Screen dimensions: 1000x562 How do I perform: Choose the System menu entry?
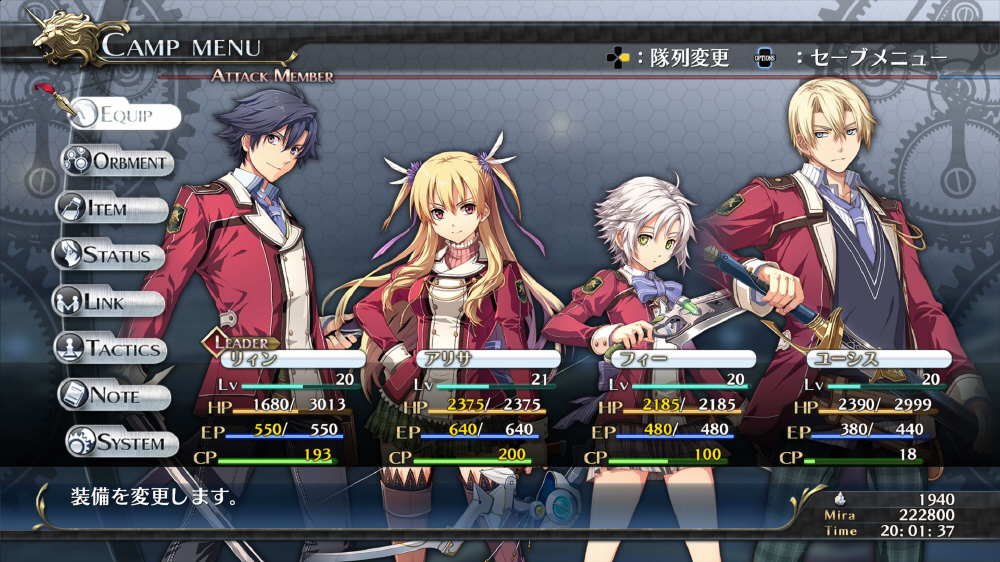[x=115, y=441]
